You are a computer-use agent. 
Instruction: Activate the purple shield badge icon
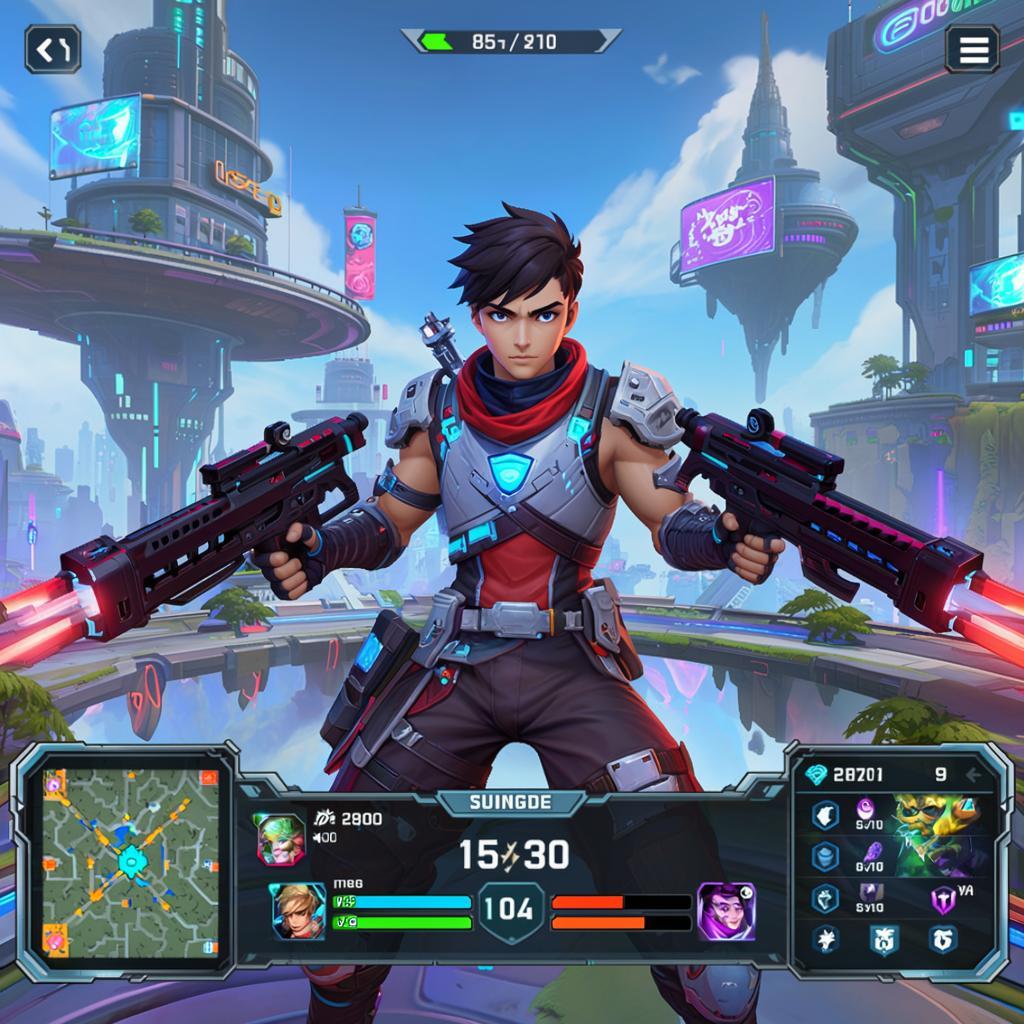tap(943, 898)
